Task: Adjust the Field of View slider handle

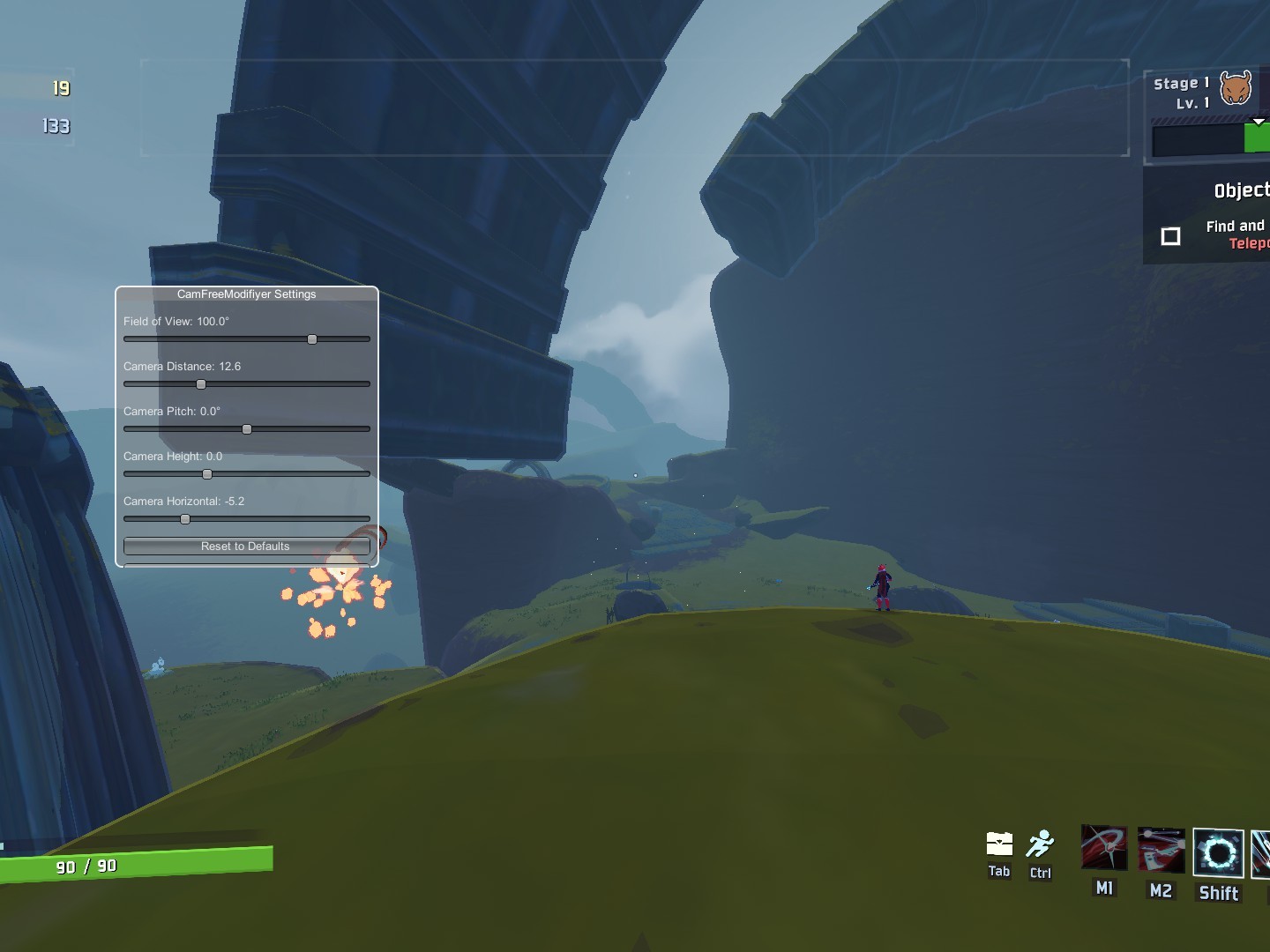Action: pos(311,338)
